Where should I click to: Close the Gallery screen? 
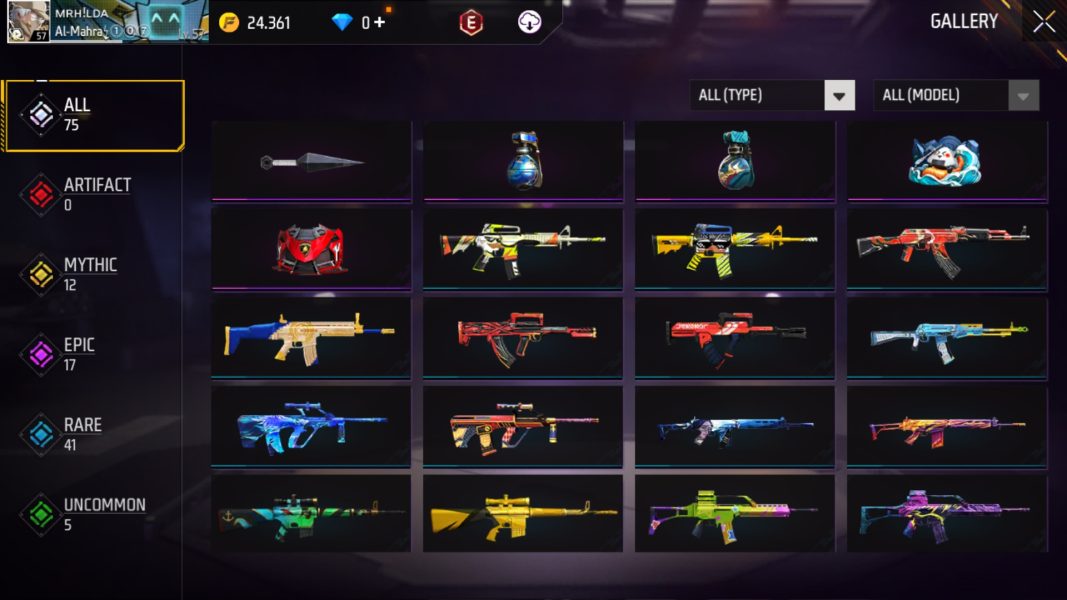pyautogui.click(x=1043, y=22)
